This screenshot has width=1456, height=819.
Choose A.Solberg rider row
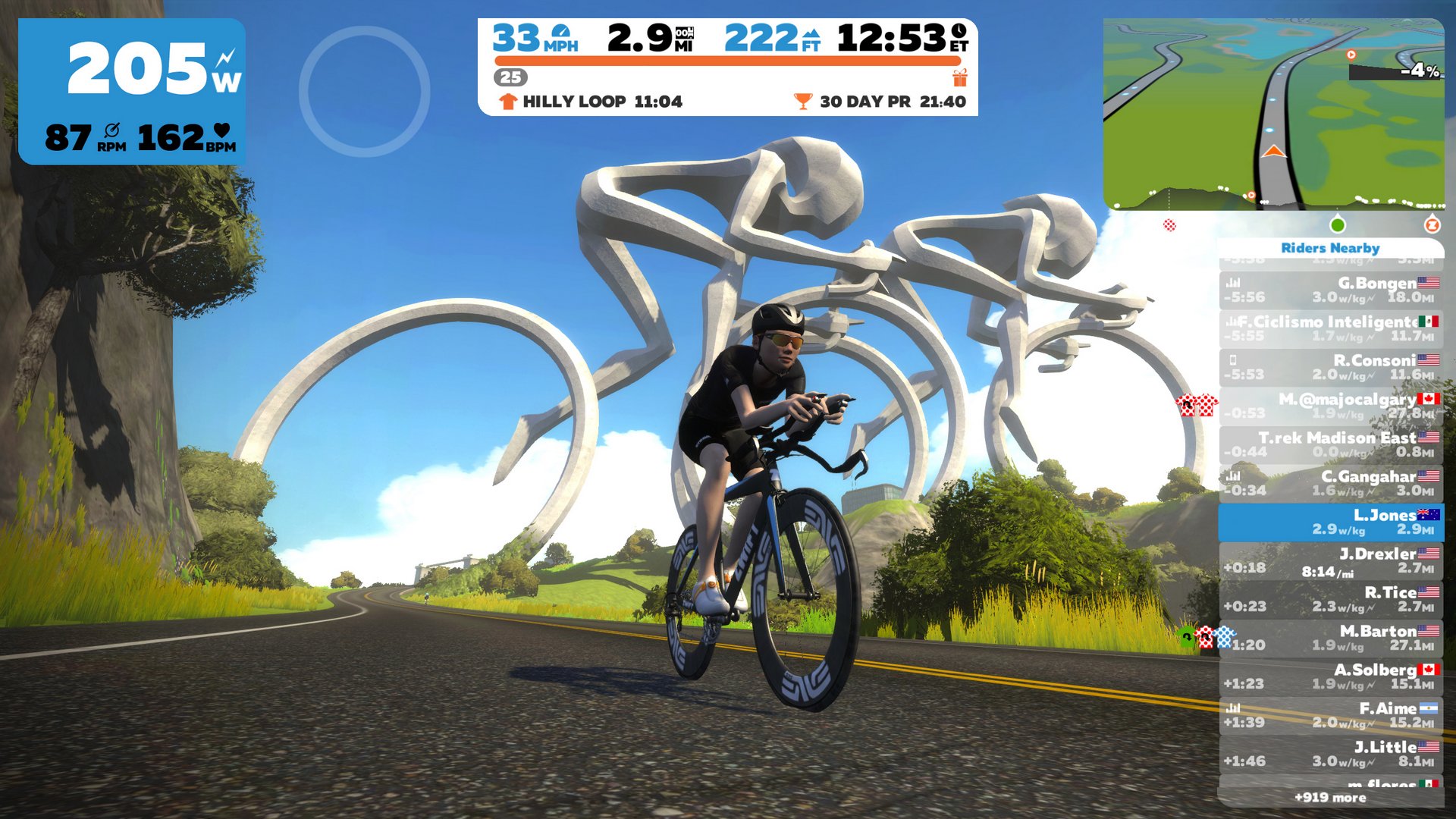pos(1331,676)
